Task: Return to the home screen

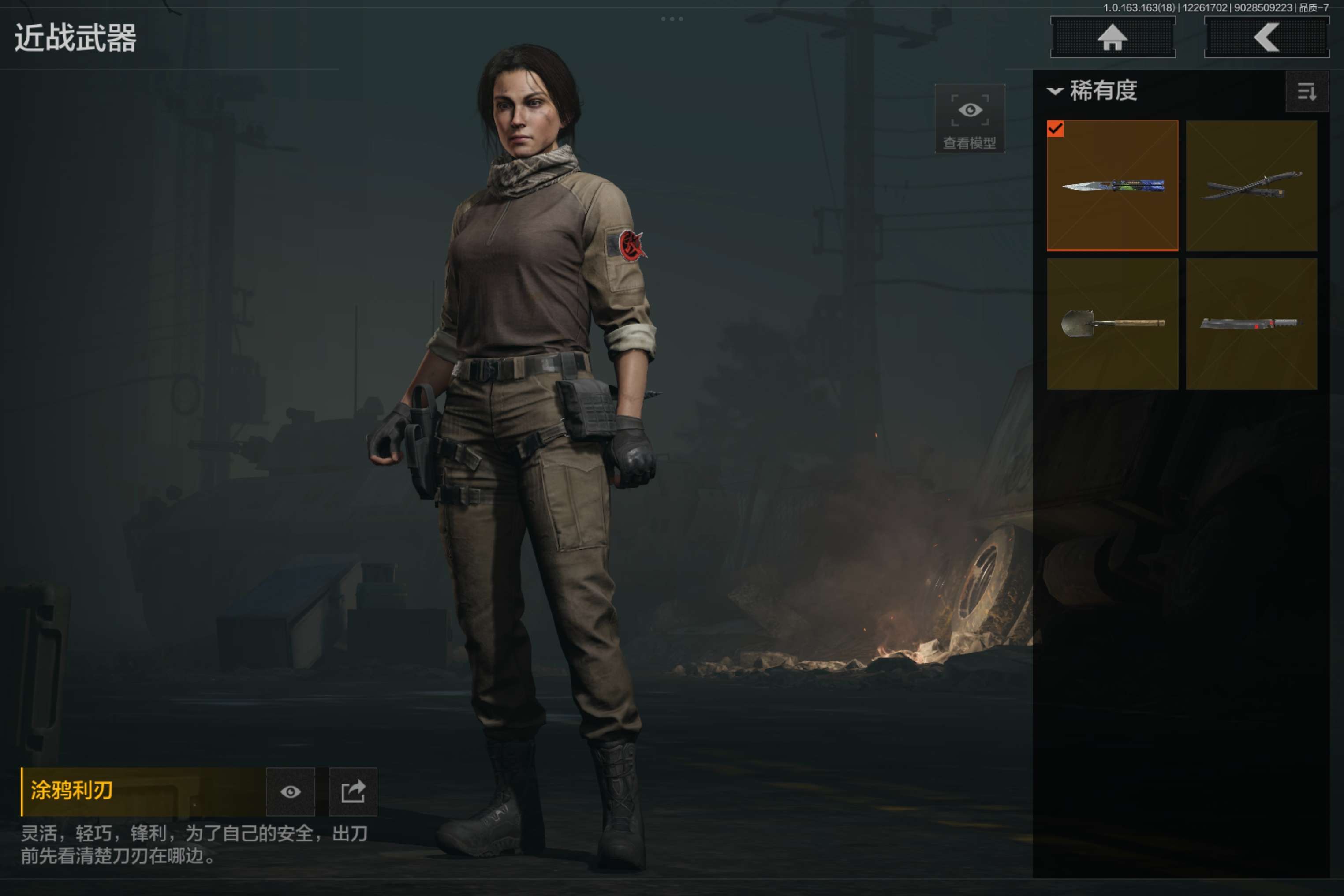Action: click(1113, 38)
